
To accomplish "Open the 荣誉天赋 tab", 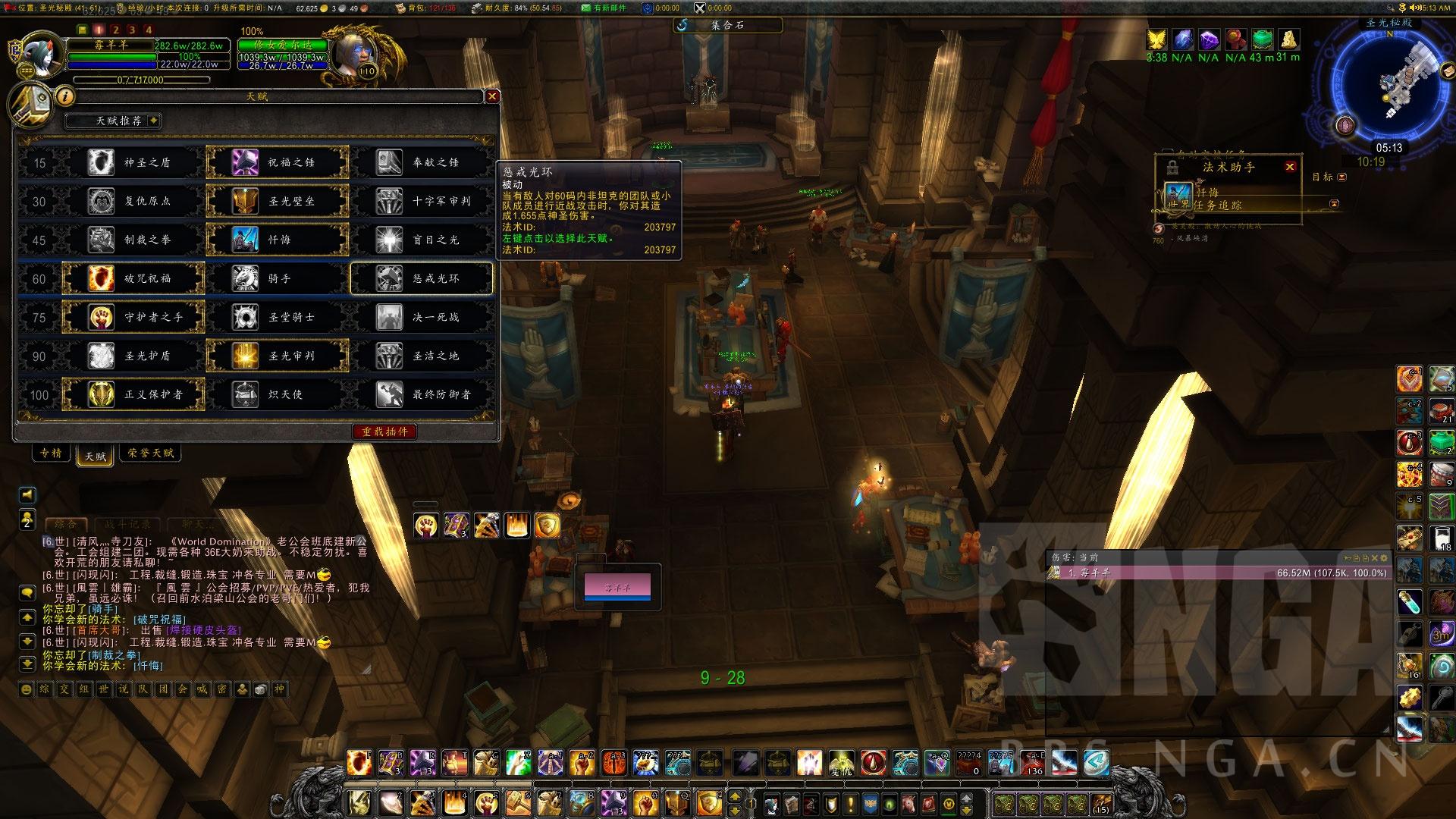I will (x=151, y=453).
